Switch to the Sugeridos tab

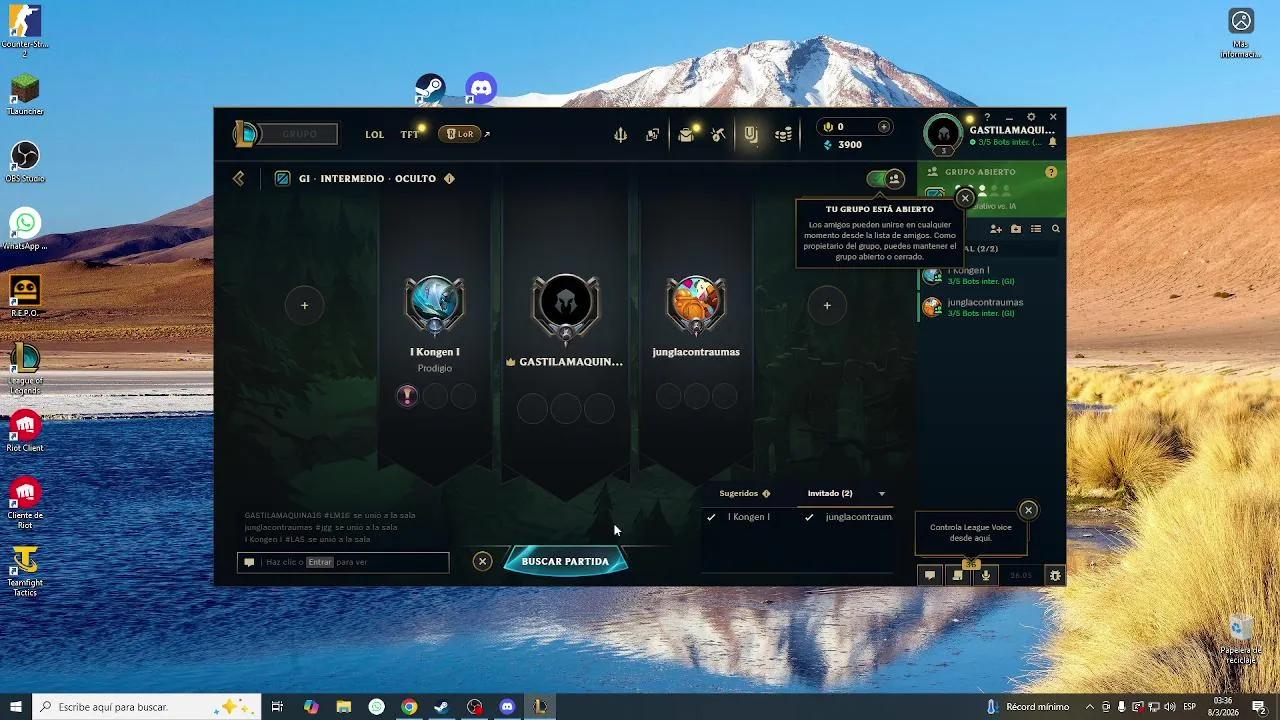[740, 493]
